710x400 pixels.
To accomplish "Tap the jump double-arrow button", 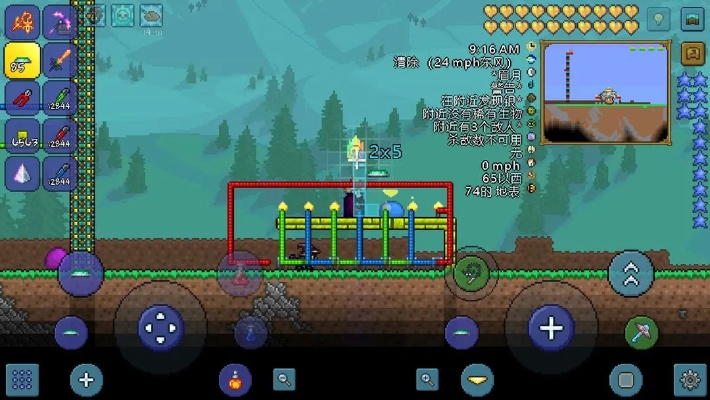I will click(x=631, y=273).
